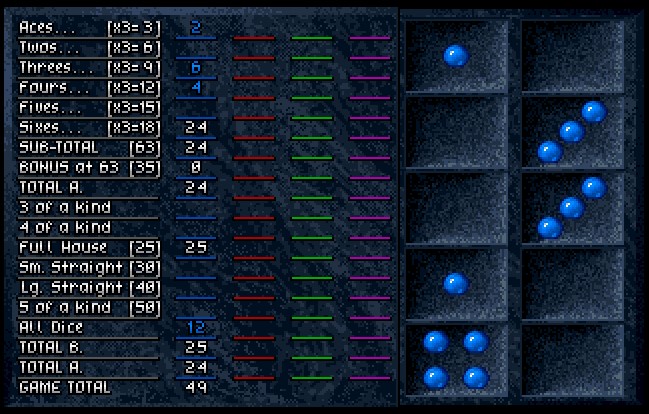The height and width of the screenshot is (414, 649).
Task: Select the Twos scoring row
Action: pos(89,47)
